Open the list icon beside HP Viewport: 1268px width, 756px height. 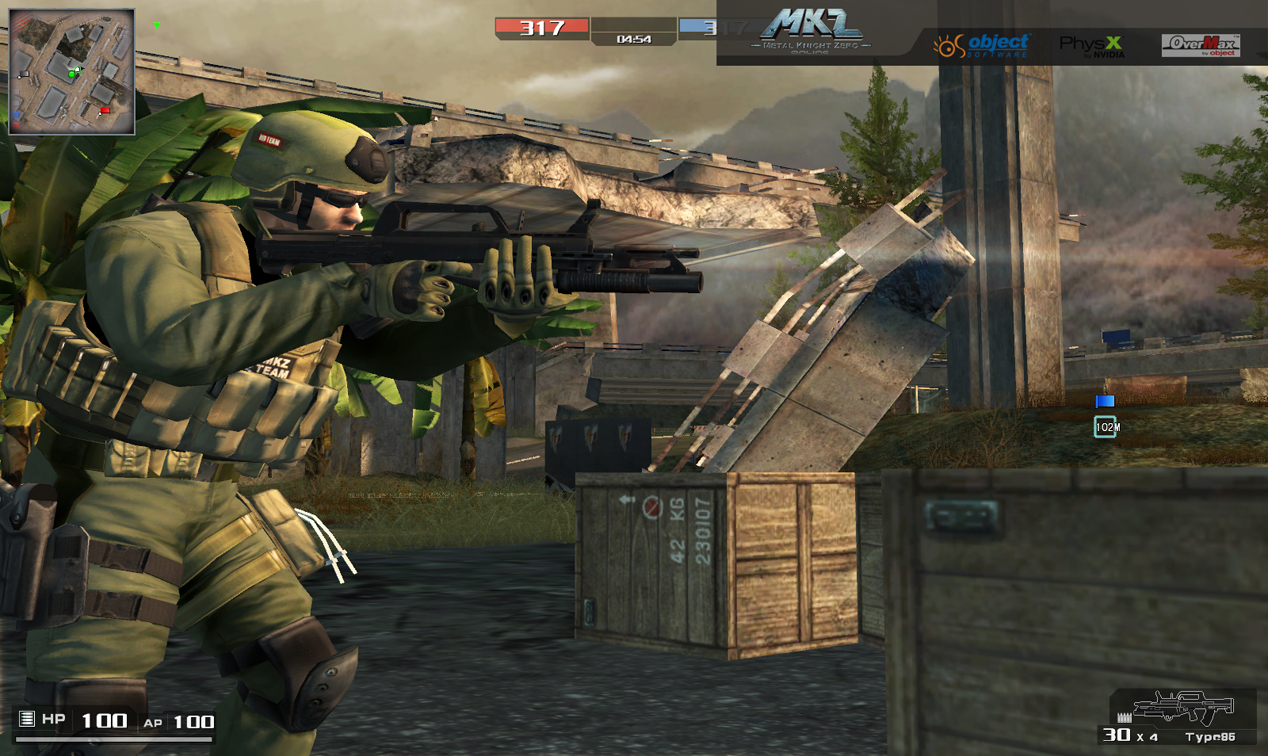(27, 719)
